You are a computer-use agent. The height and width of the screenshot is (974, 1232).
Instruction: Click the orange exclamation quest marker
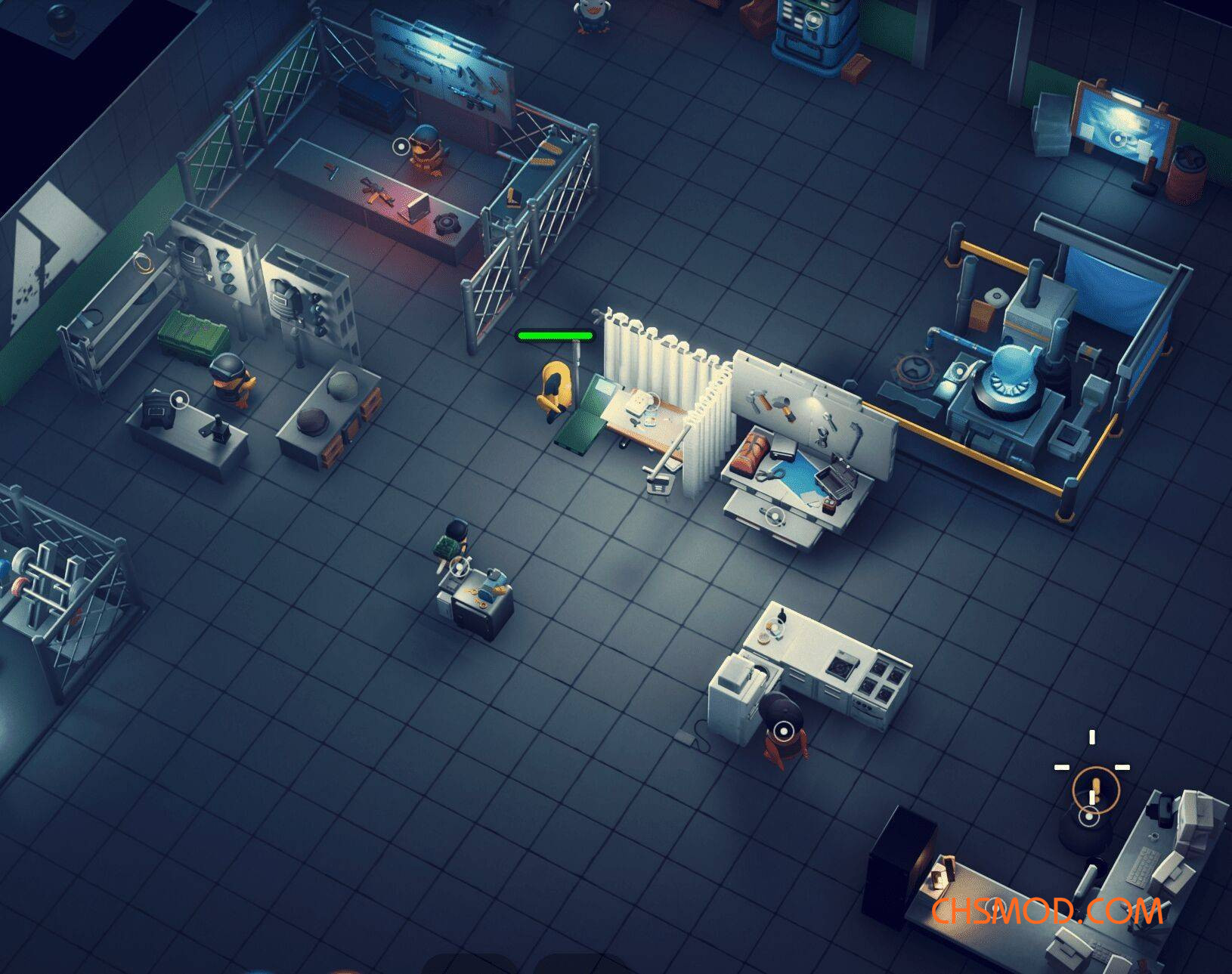click(1094, 790)
